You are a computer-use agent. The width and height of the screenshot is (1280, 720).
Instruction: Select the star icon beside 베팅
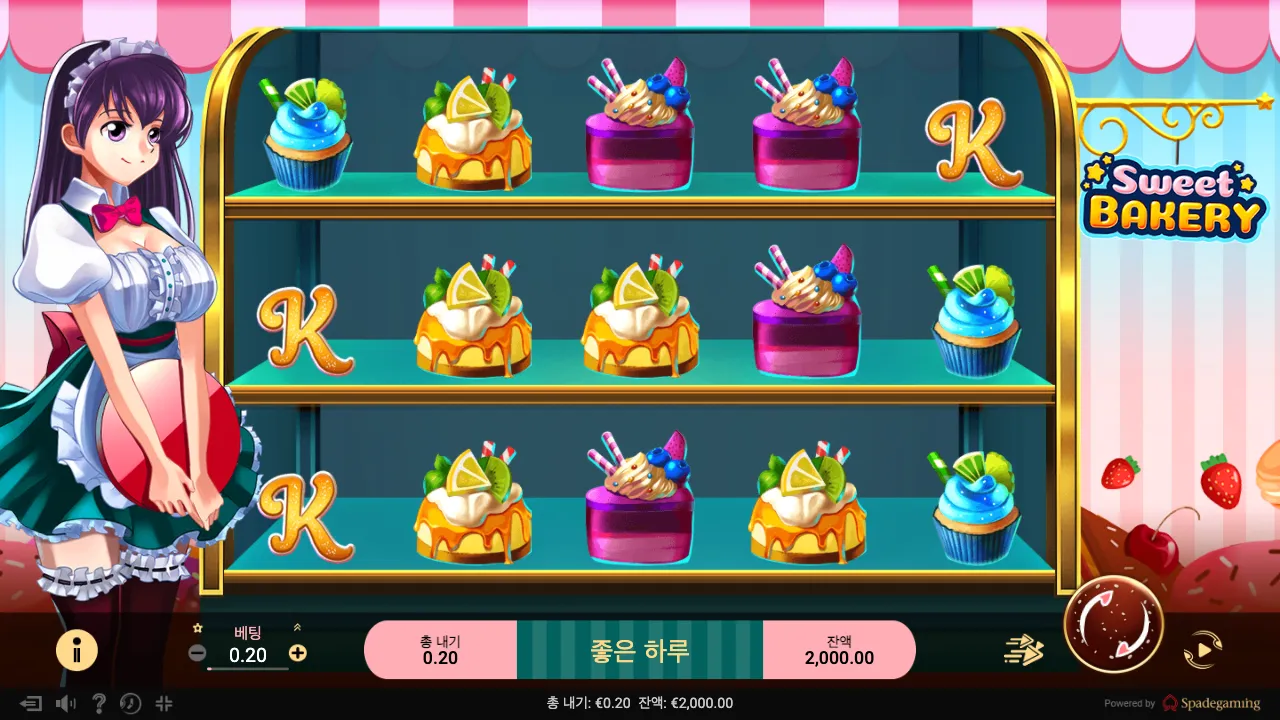click(x=198, y=628)
